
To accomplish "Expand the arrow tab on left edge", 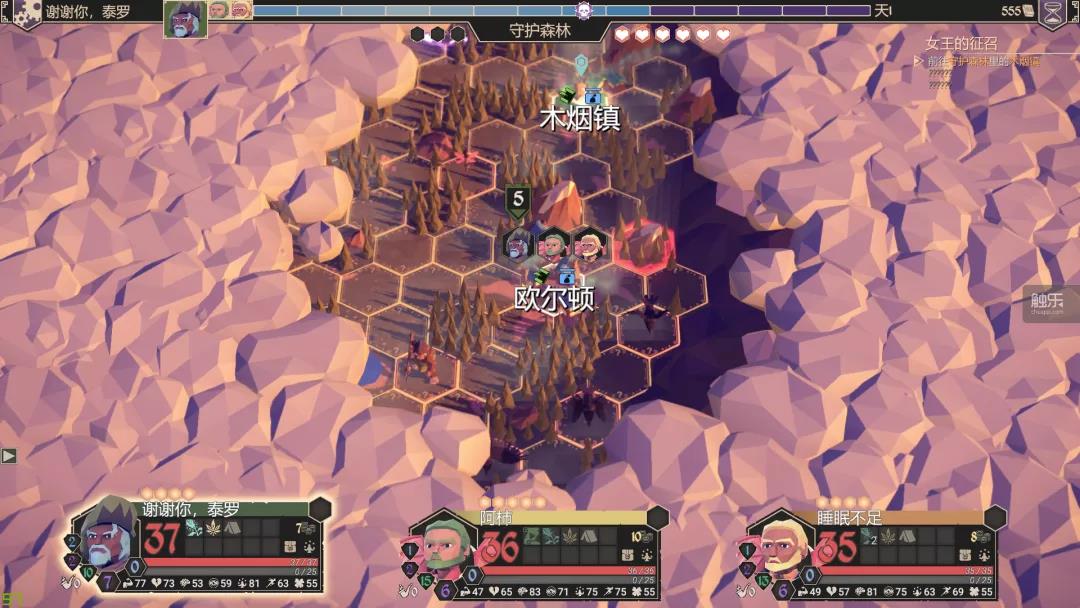I will click(x=9, y=456).
